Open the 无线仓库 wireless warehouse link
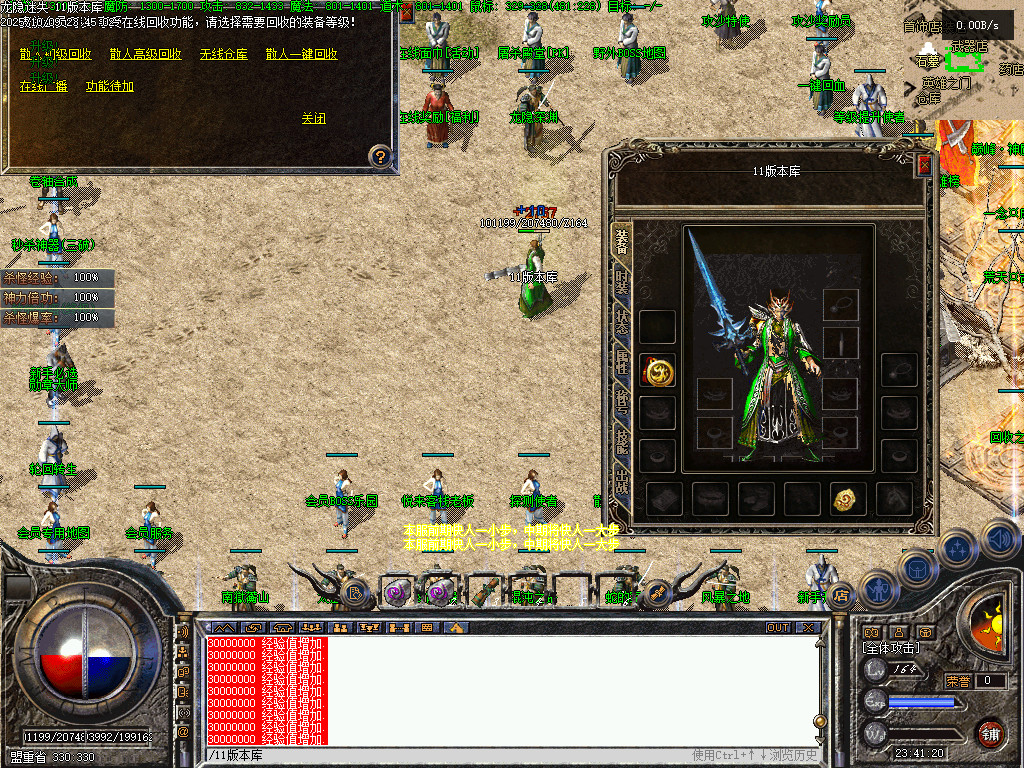Viewport: 1024px width, 768px height. click(x=223, y=55)
